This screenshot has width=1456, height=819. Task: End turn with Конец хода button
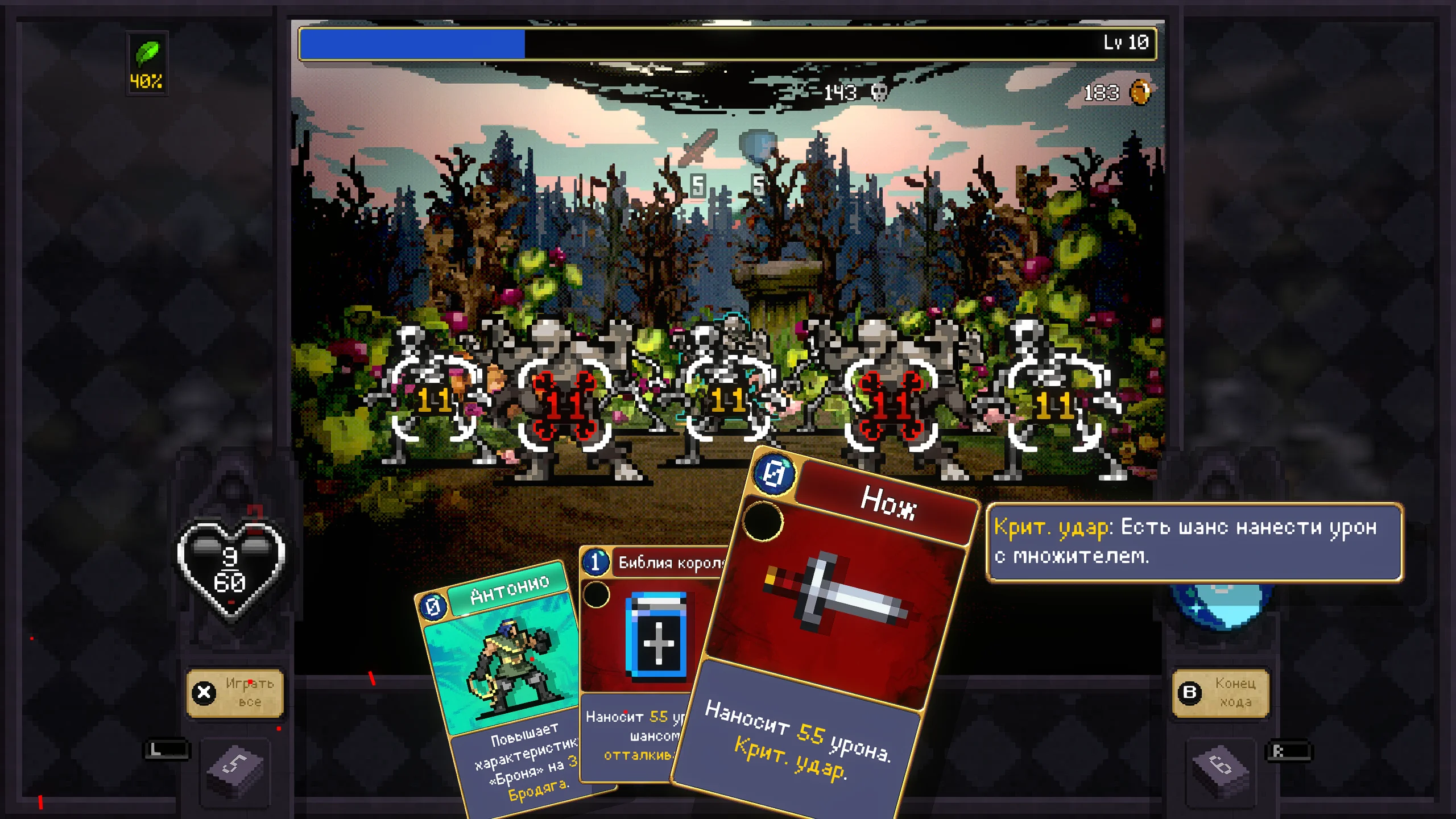1221,692
